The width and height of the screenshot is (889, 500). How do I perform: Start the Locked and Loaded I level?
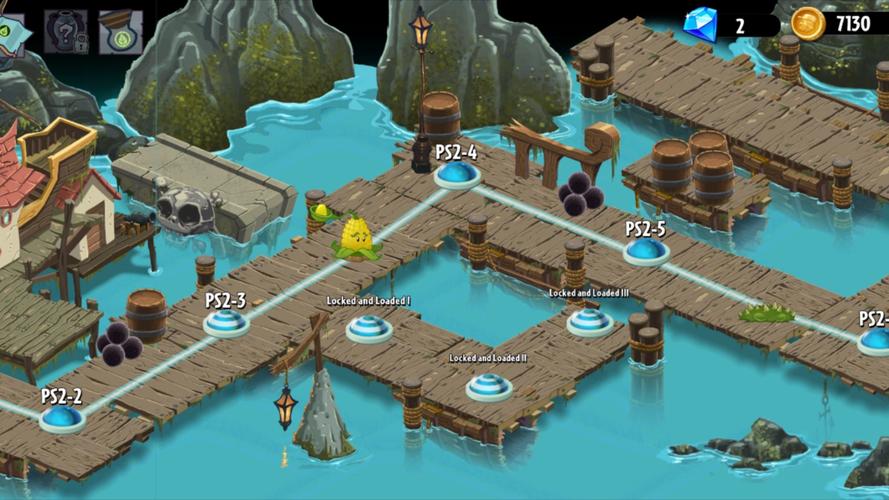[369, 327]
